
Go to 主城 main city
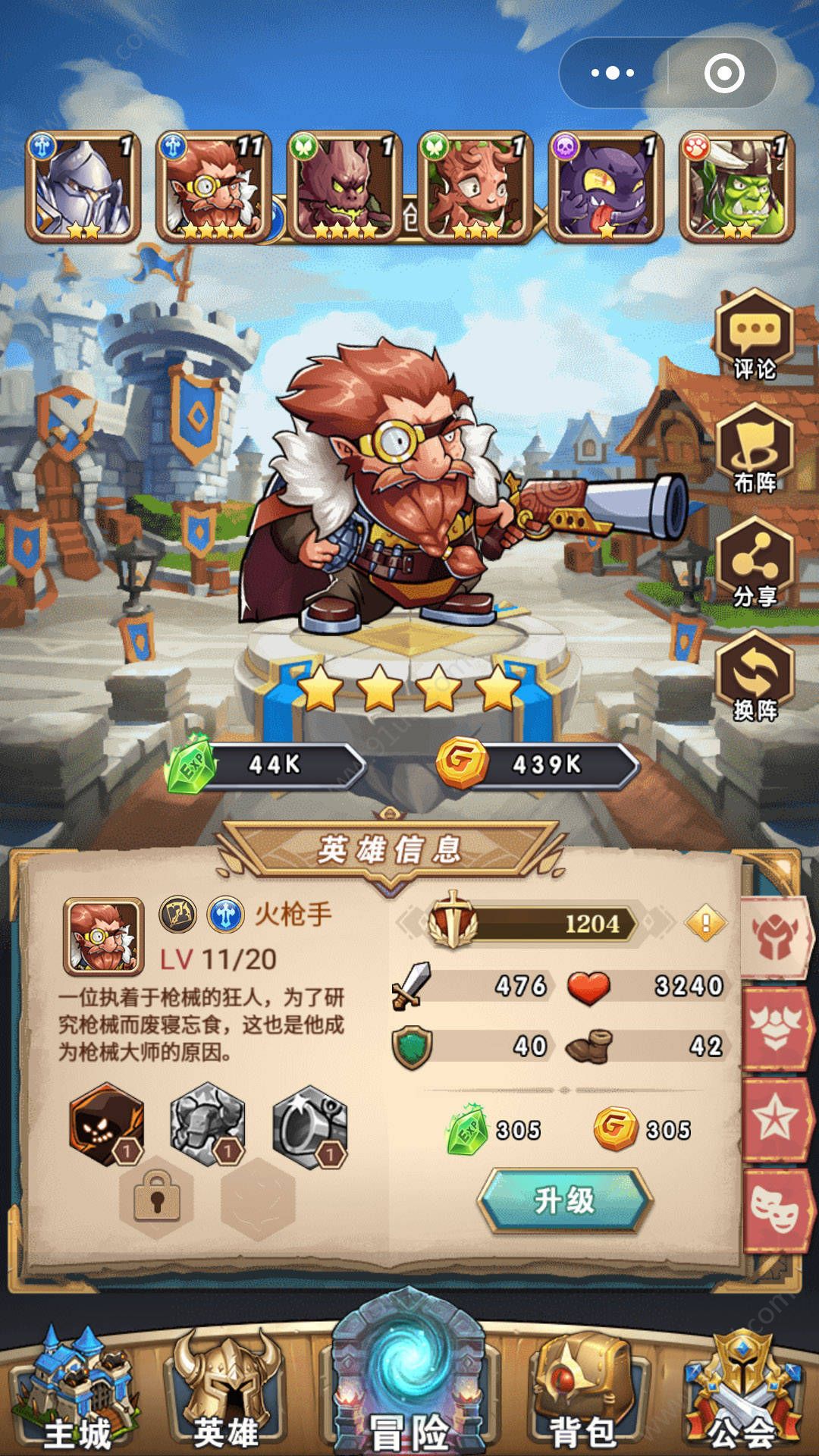click(x=77, y=1392)
